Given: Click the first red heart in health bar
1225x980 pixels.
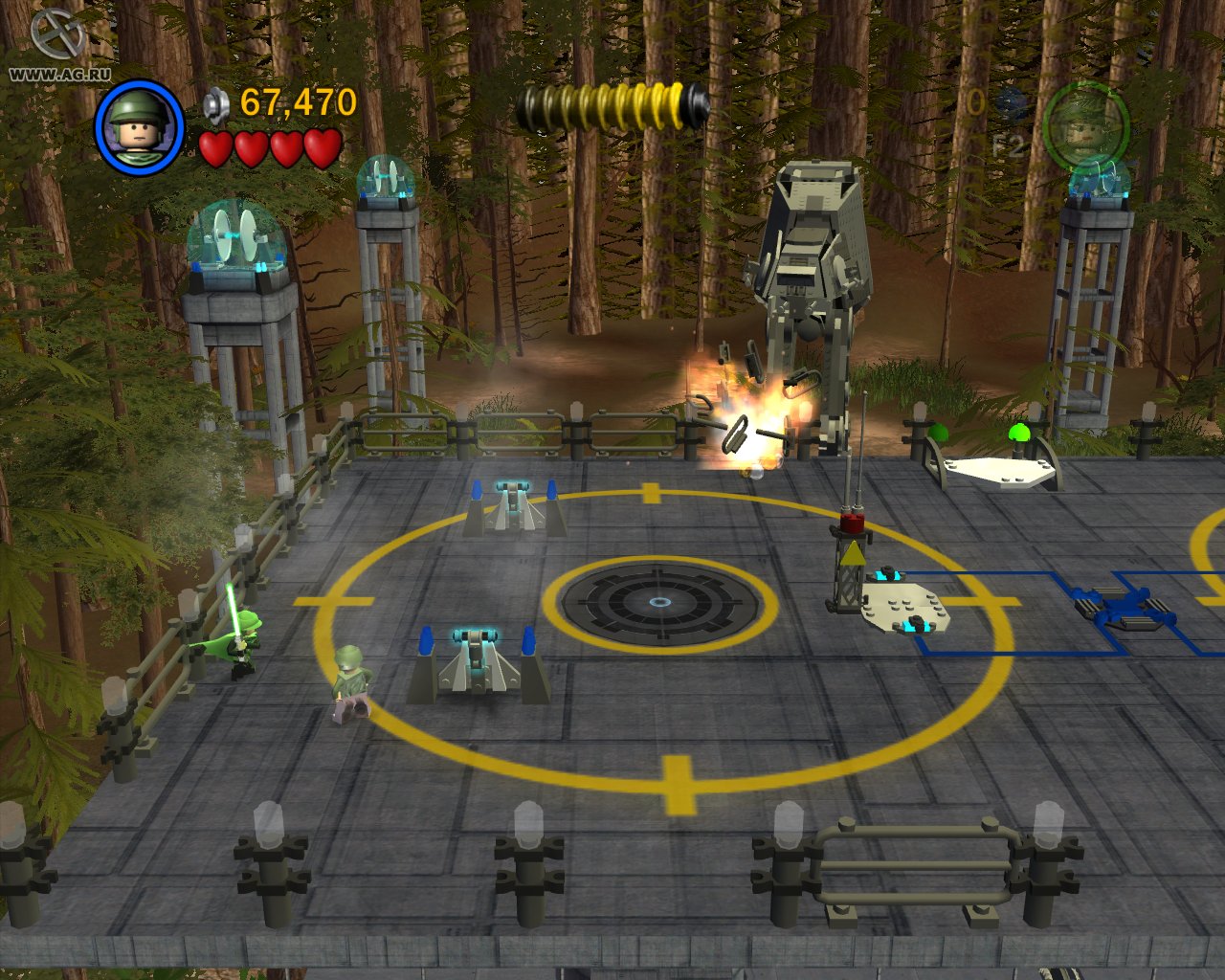Looking at the screenshot, I should click(x=218, y=150).
